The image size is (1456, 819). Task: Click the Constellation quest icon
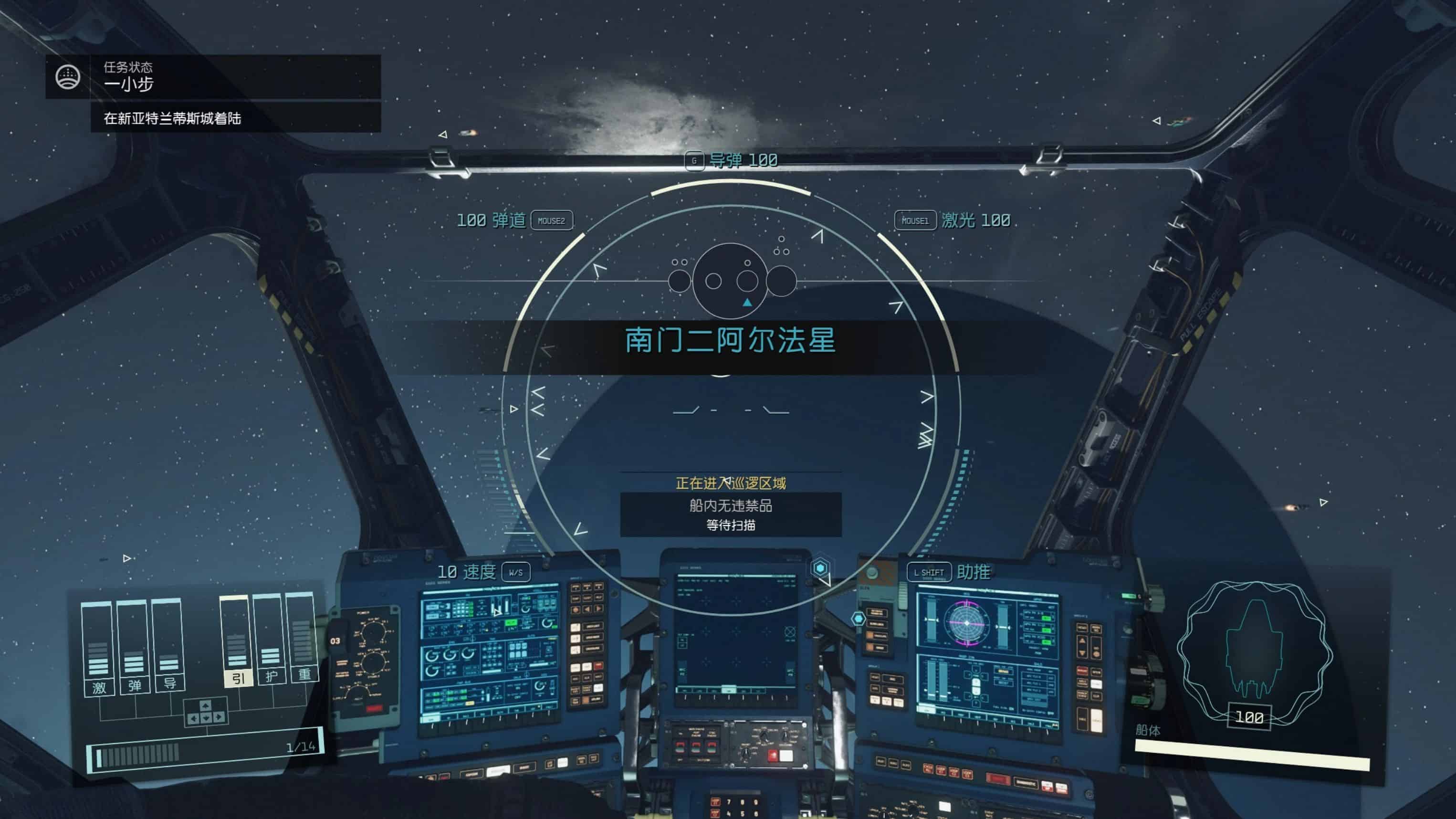[x=68, y=77]
